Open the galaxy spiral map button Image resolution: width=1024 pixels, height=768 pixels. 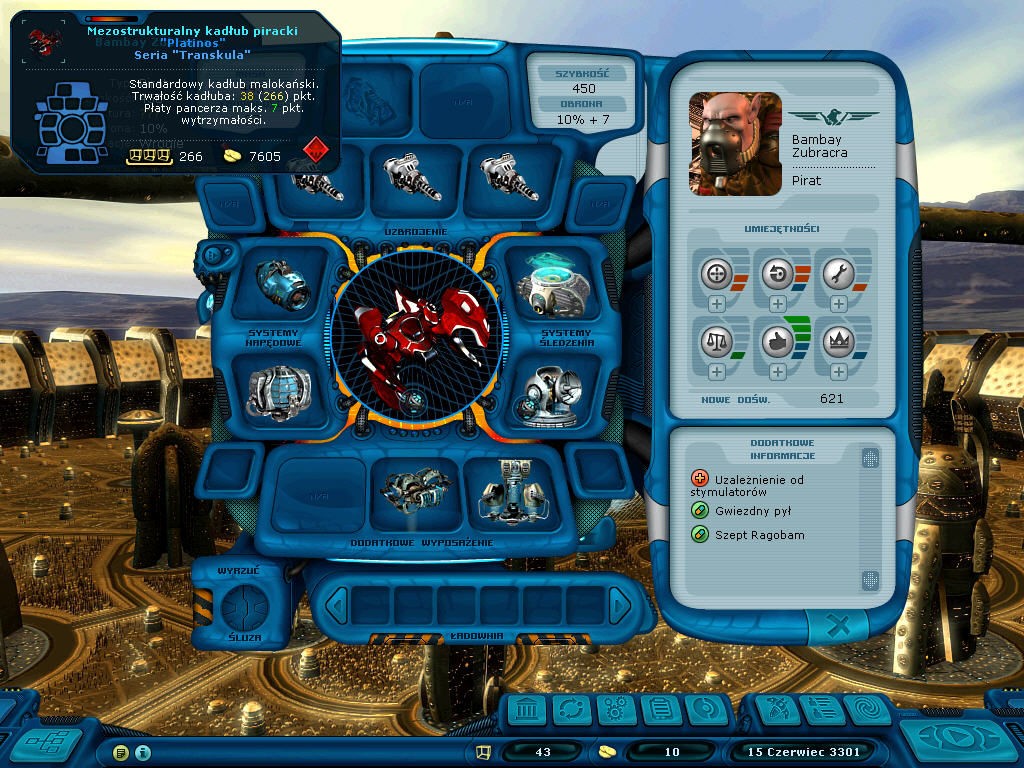(866, 711)
